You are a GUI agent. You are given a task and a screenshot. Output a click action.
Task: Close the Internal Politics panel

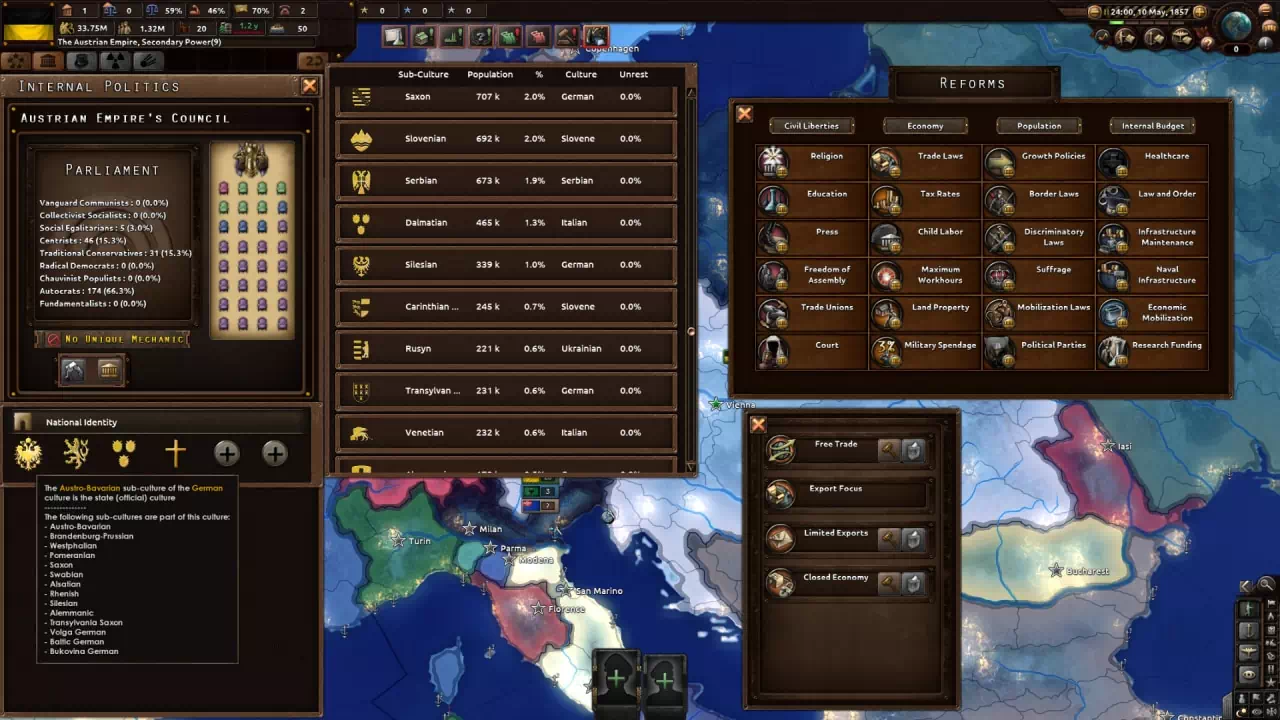point(309,86)
